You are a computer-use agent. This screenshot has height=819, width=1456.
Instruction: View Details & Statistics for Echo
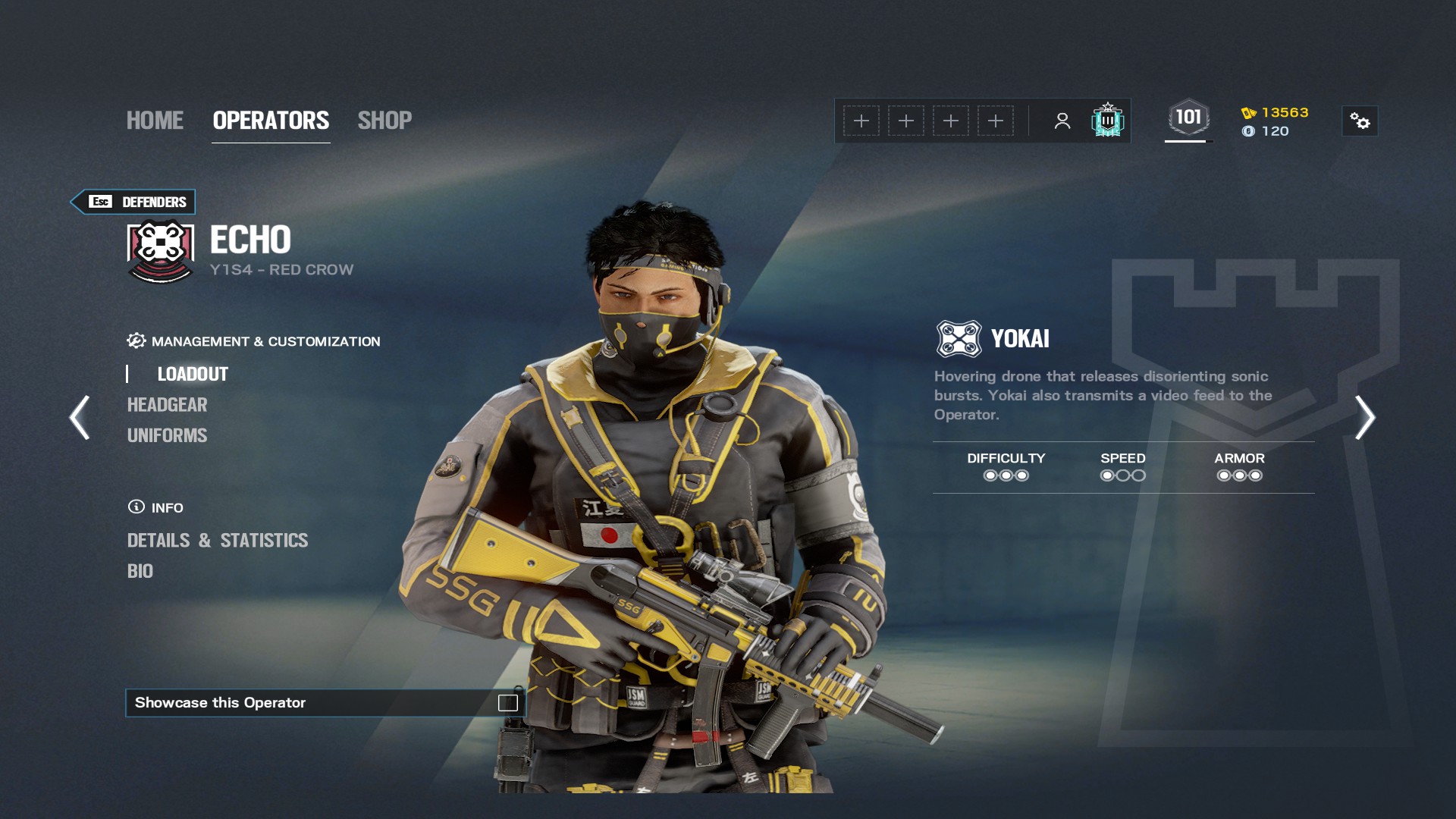218,541
